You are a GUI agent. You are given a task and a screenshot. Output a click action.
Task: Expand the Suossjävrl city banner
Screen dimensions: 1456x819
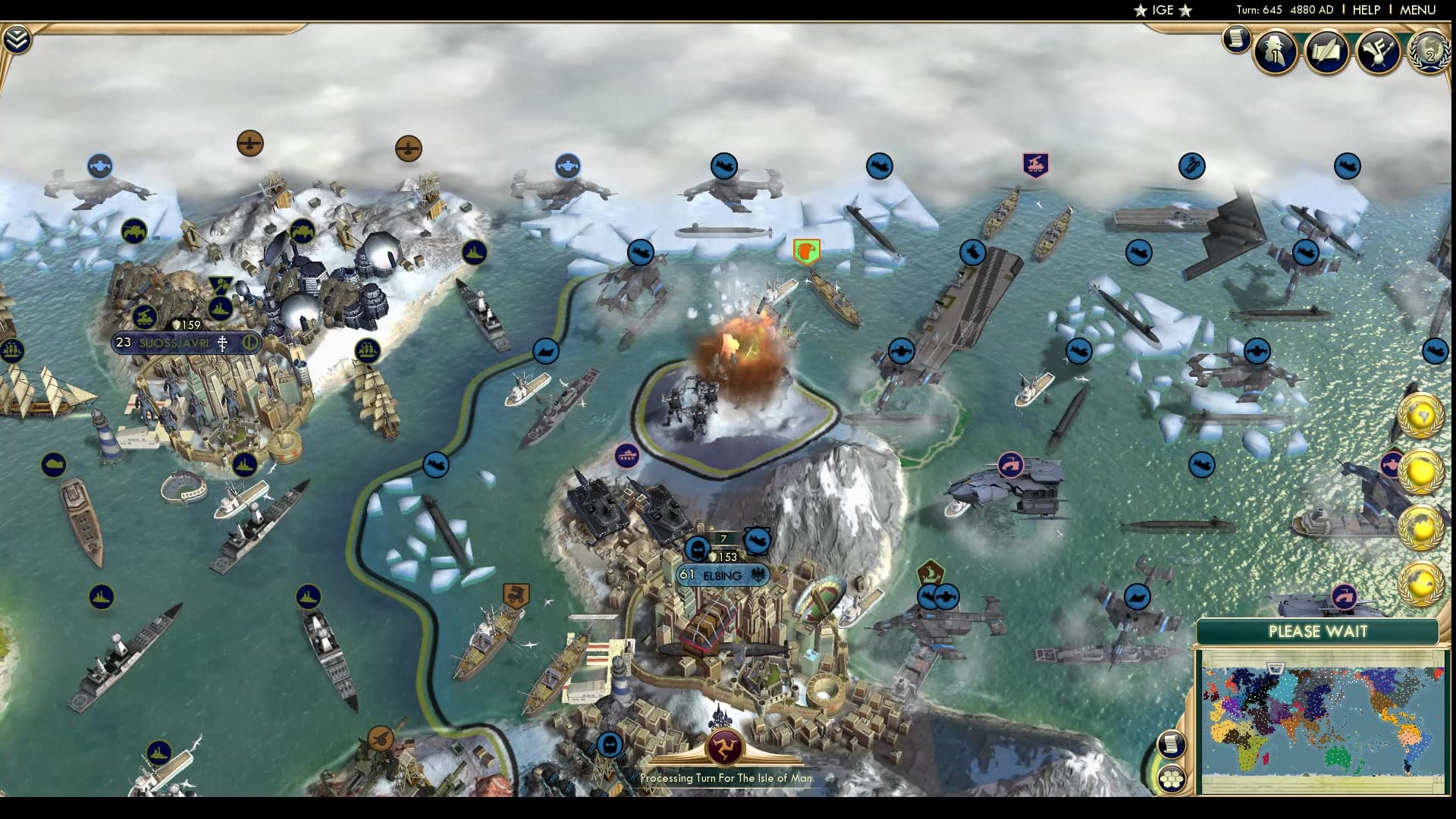(x=186, y=342)
